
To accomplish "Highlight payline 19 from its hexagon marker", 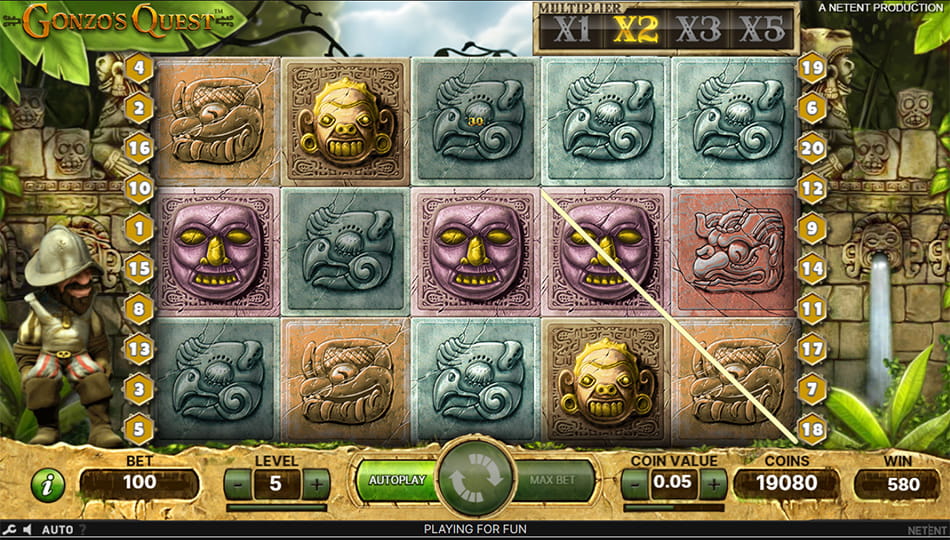I will (x=811, y=68).
